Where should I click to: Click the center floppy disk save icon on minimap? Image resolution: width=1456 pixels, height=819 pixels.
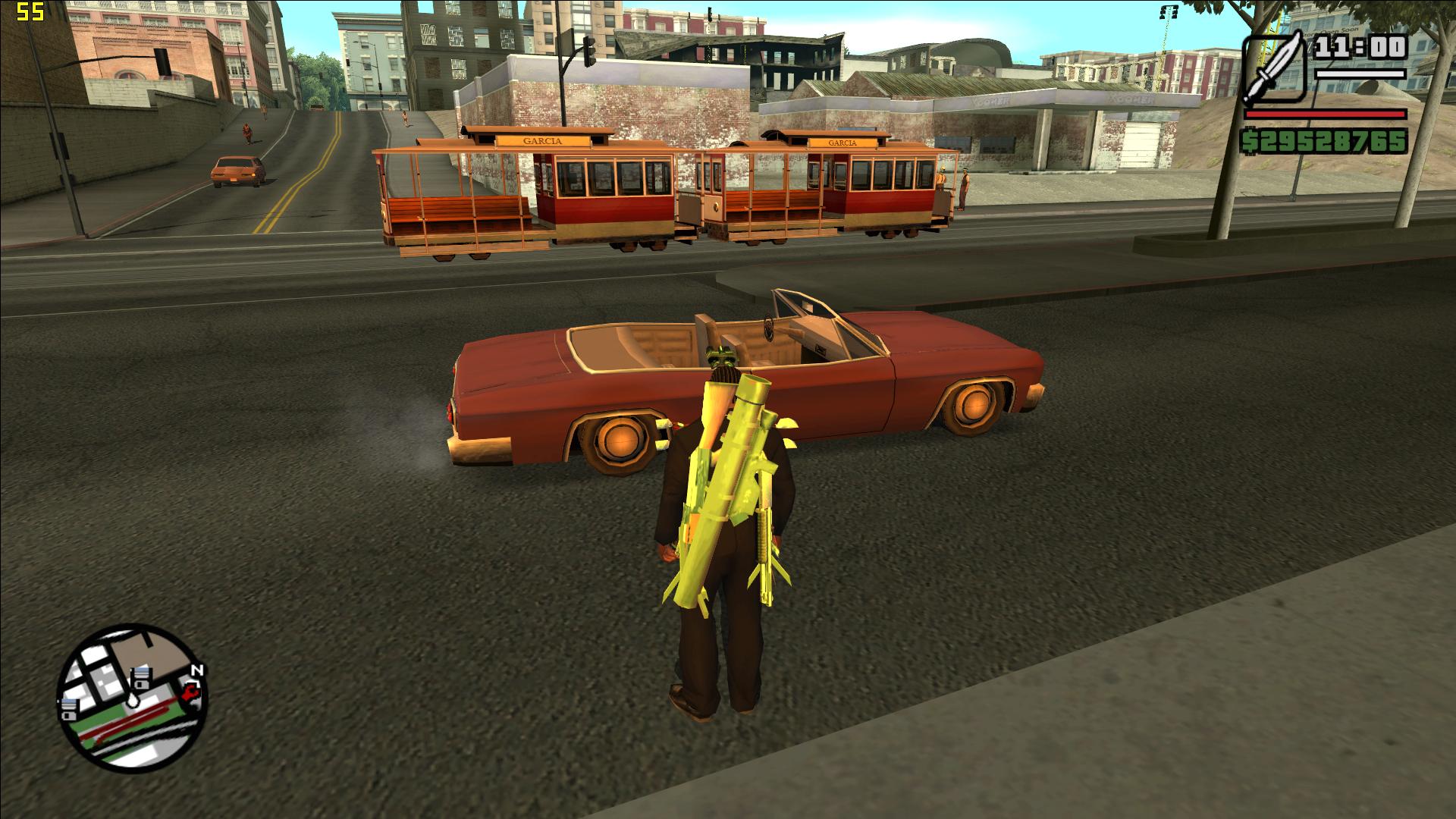141,677
